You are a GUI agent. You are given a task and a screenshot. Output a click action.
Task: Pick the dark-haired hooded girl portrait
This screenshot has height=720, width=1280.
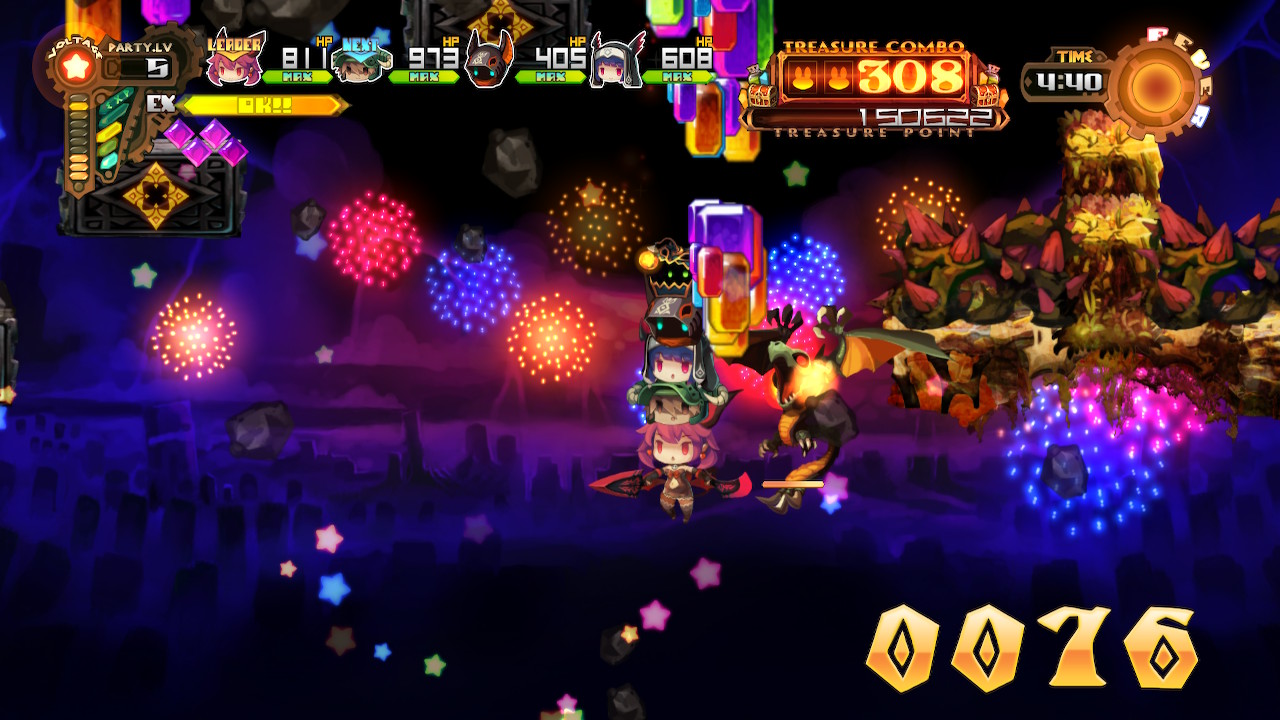pos(616,63)
